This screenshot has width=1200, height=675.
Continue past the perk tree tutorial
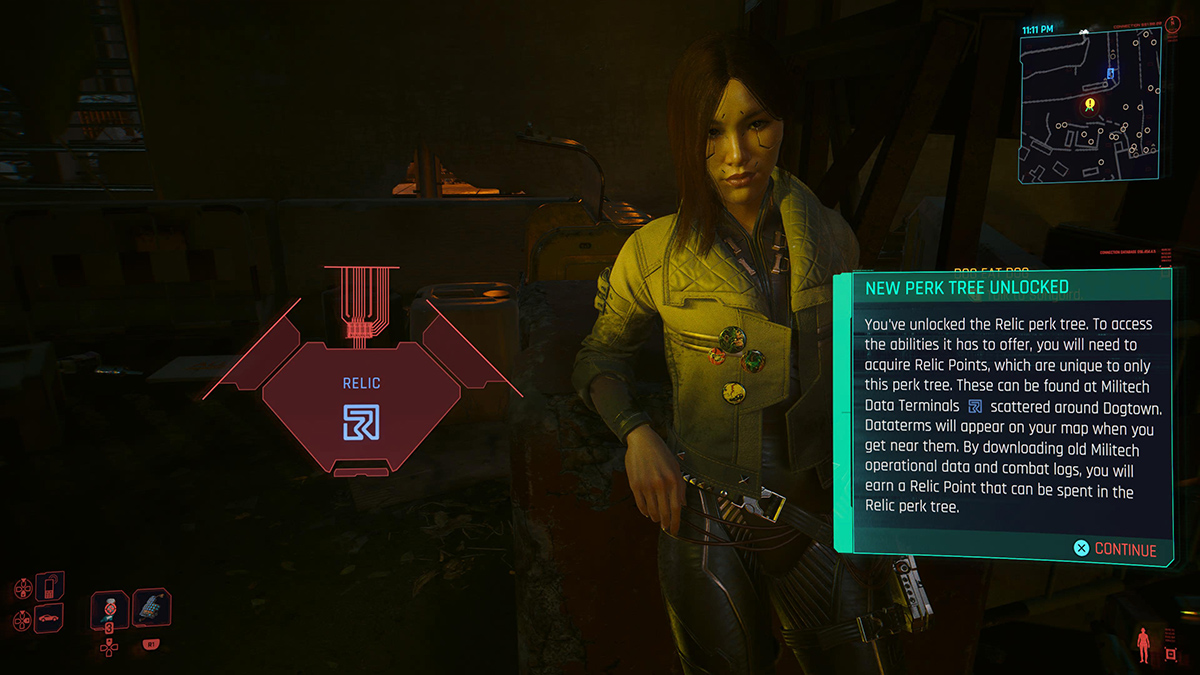click(1115, 549)
